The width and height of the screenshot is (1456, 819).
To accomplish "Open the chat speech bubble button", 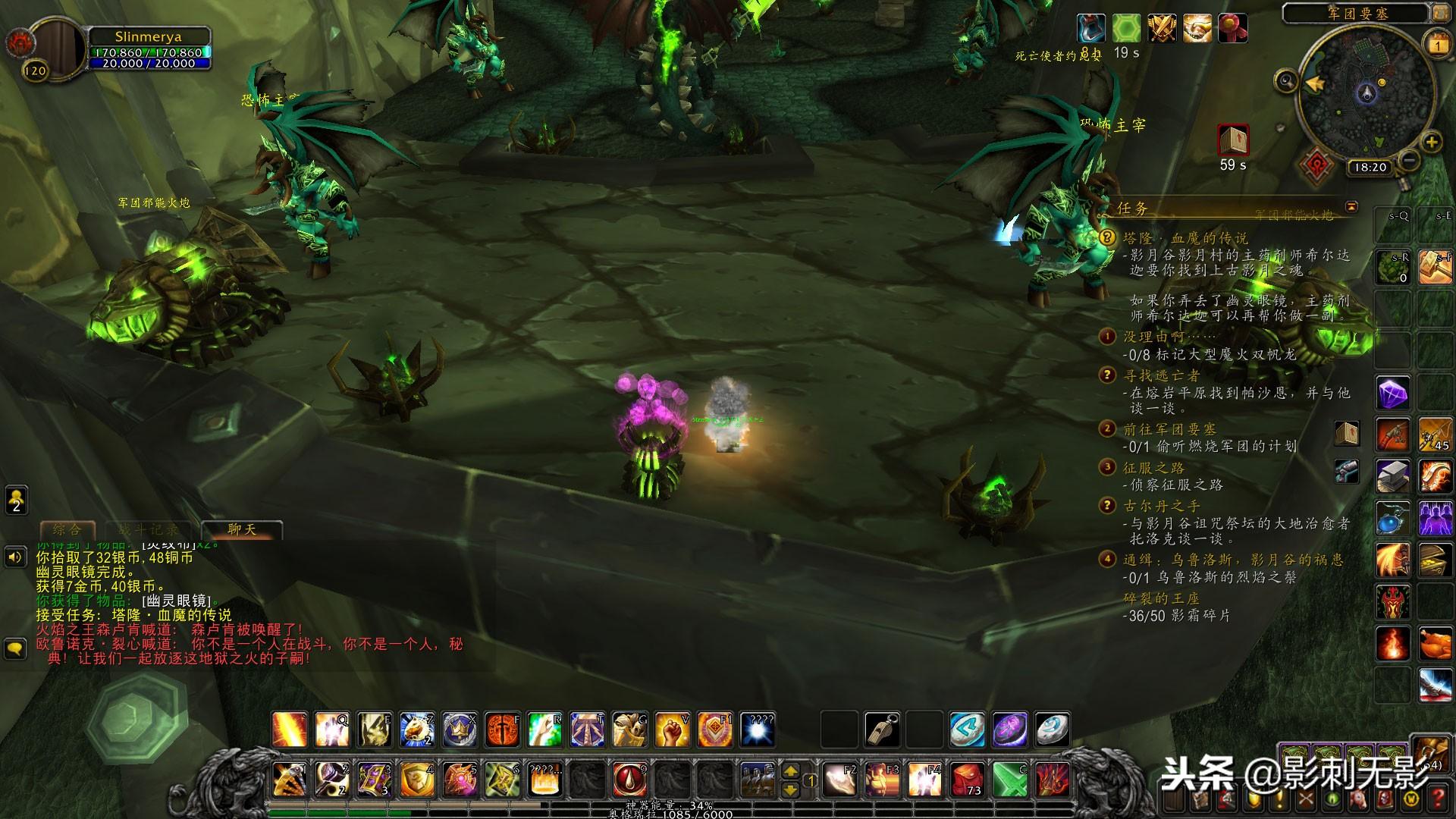I will (x=15, y=648).
